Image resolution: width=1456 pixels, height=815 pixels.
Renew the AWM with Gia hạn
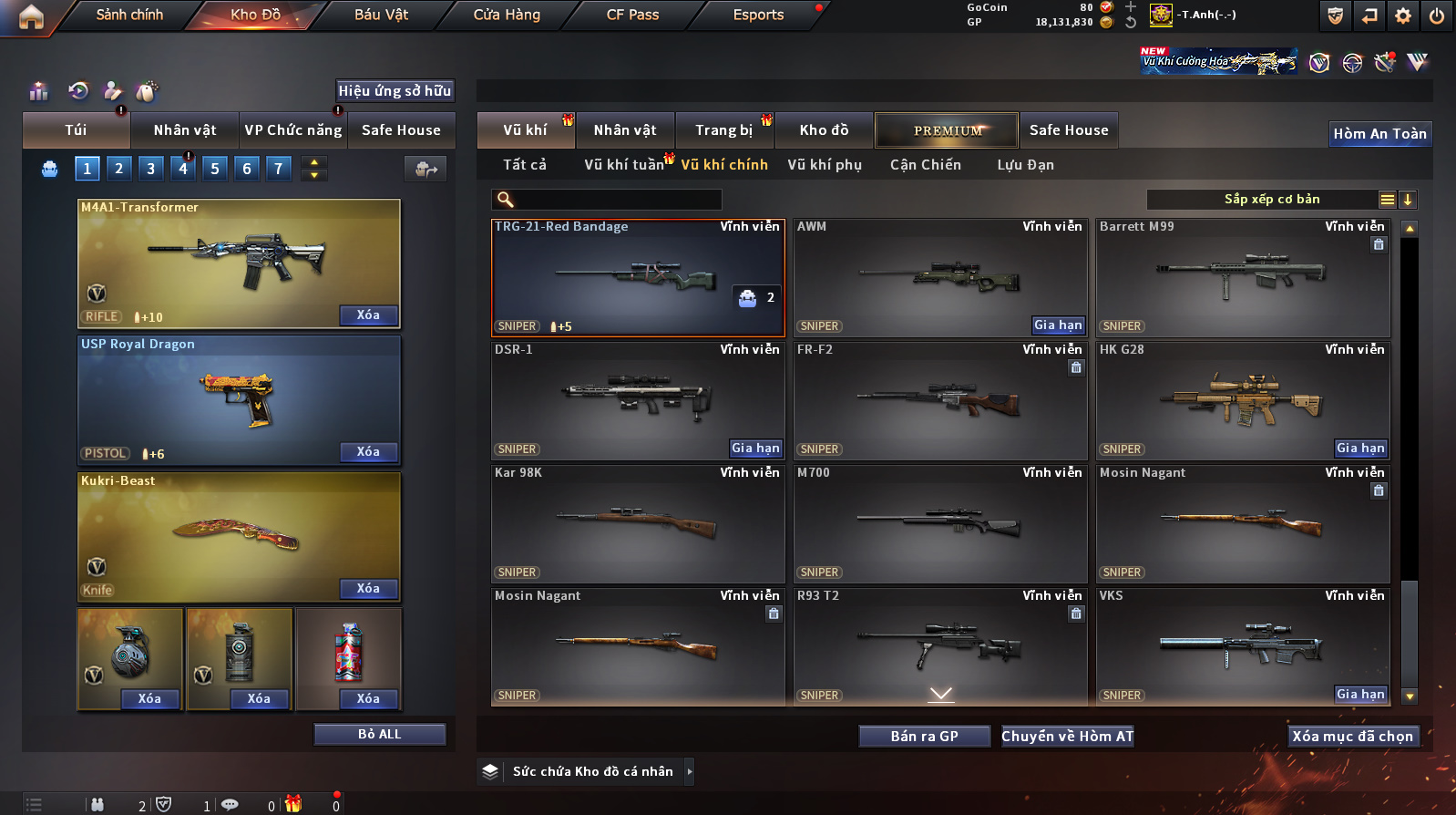click(1058, 325)
